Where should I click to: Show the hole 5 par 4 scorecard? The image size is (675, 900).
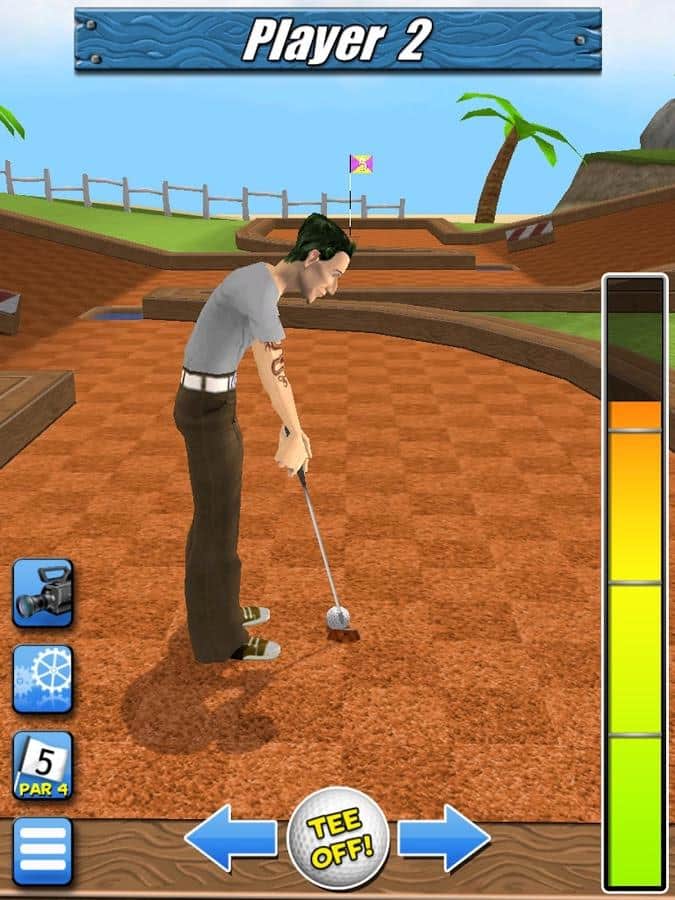coord(42,765)
